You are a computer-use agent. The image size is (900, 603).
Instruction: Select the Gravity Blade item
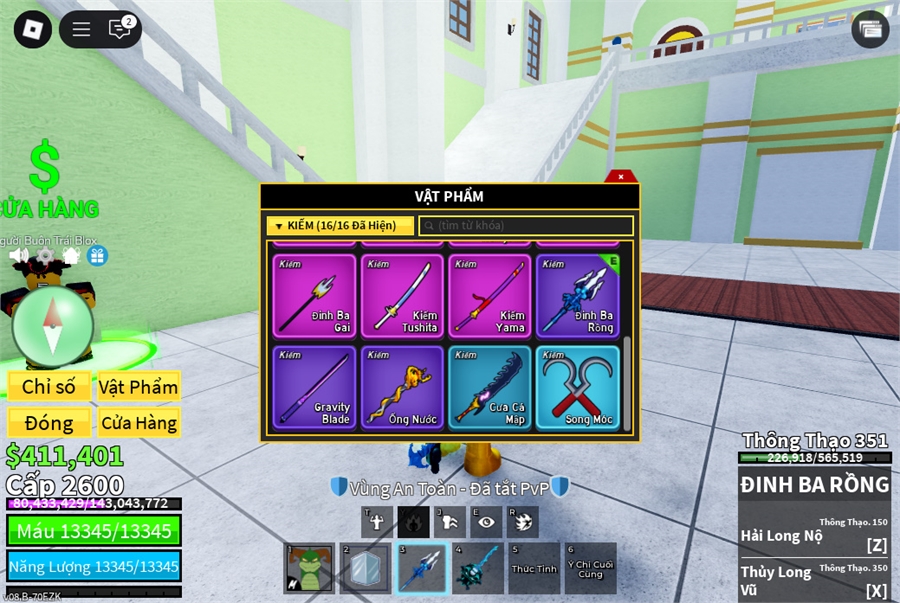(314, 388)
